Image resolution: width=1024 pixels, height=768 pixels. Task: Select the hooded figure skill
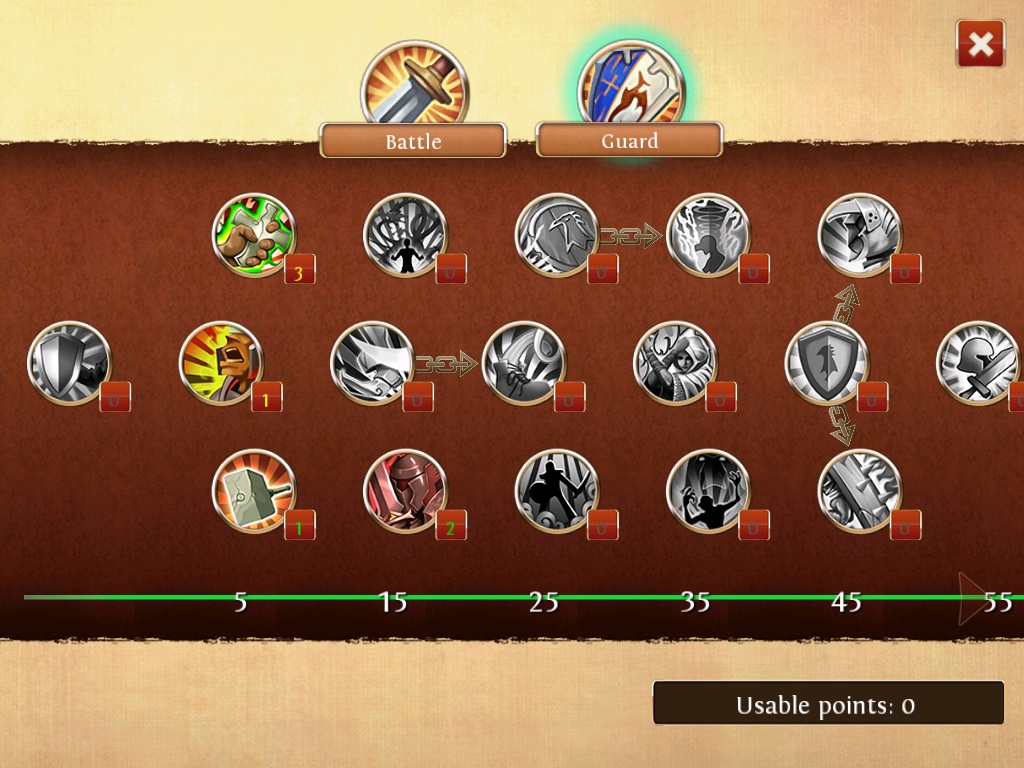tap(675, 363)
